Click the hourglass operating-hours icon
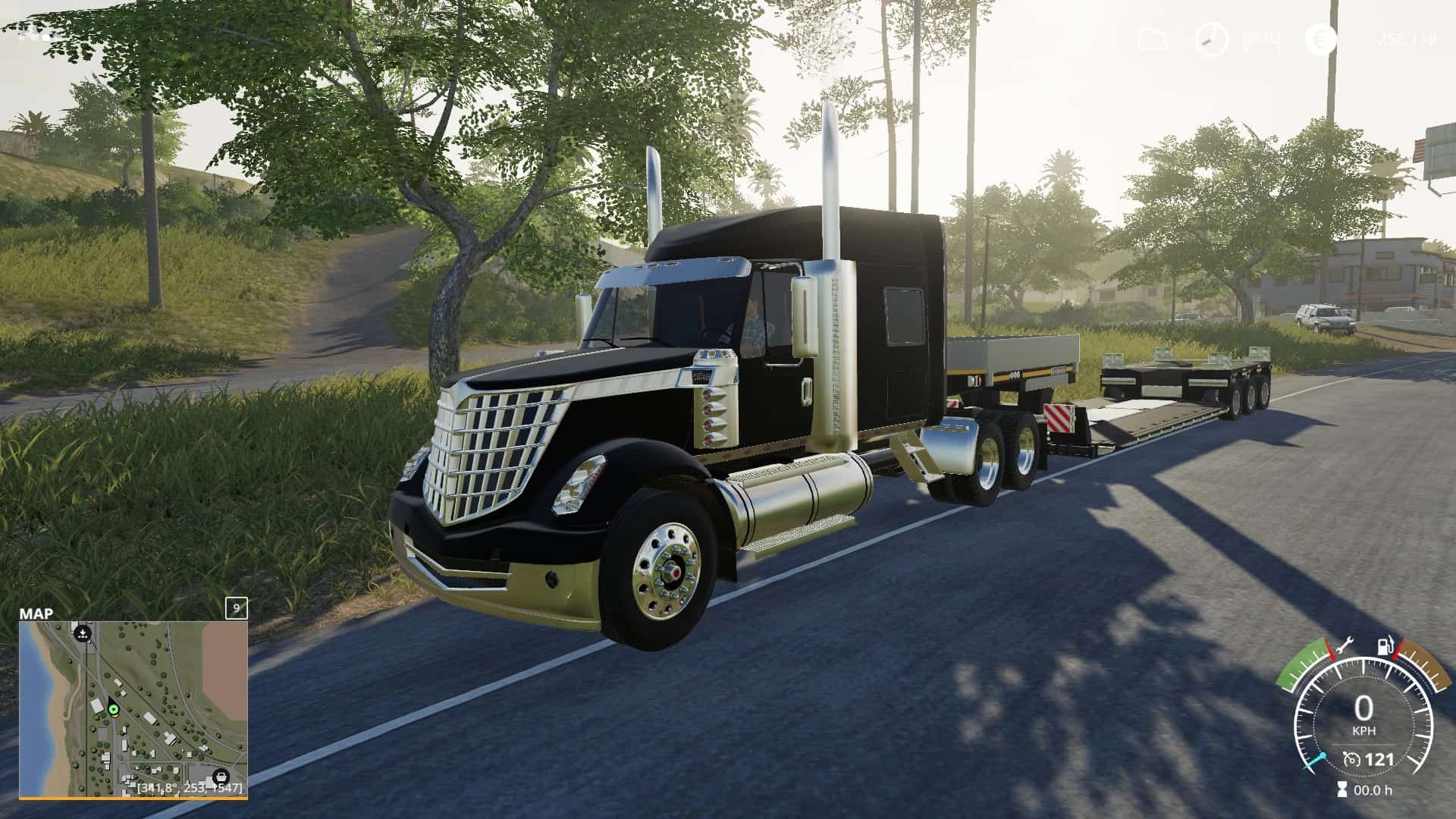 tap(1342, 790)
